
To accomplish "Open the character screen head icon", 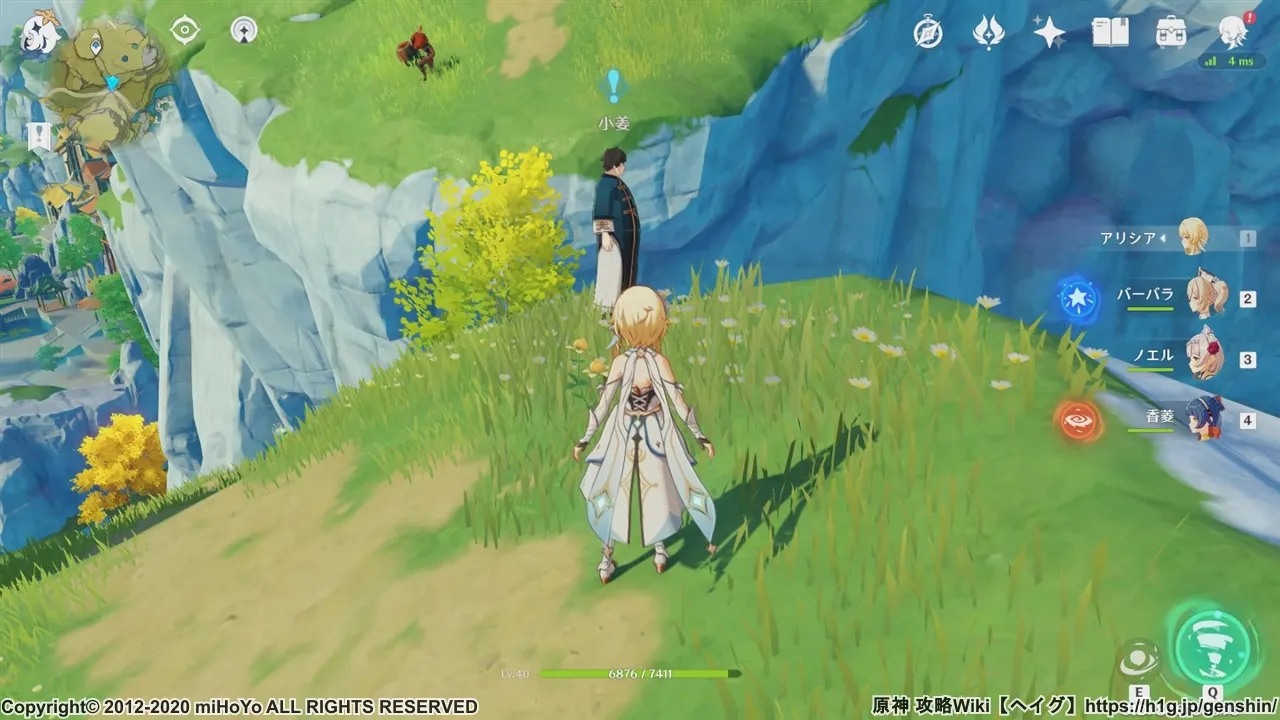I will [x=1232, y=33].
